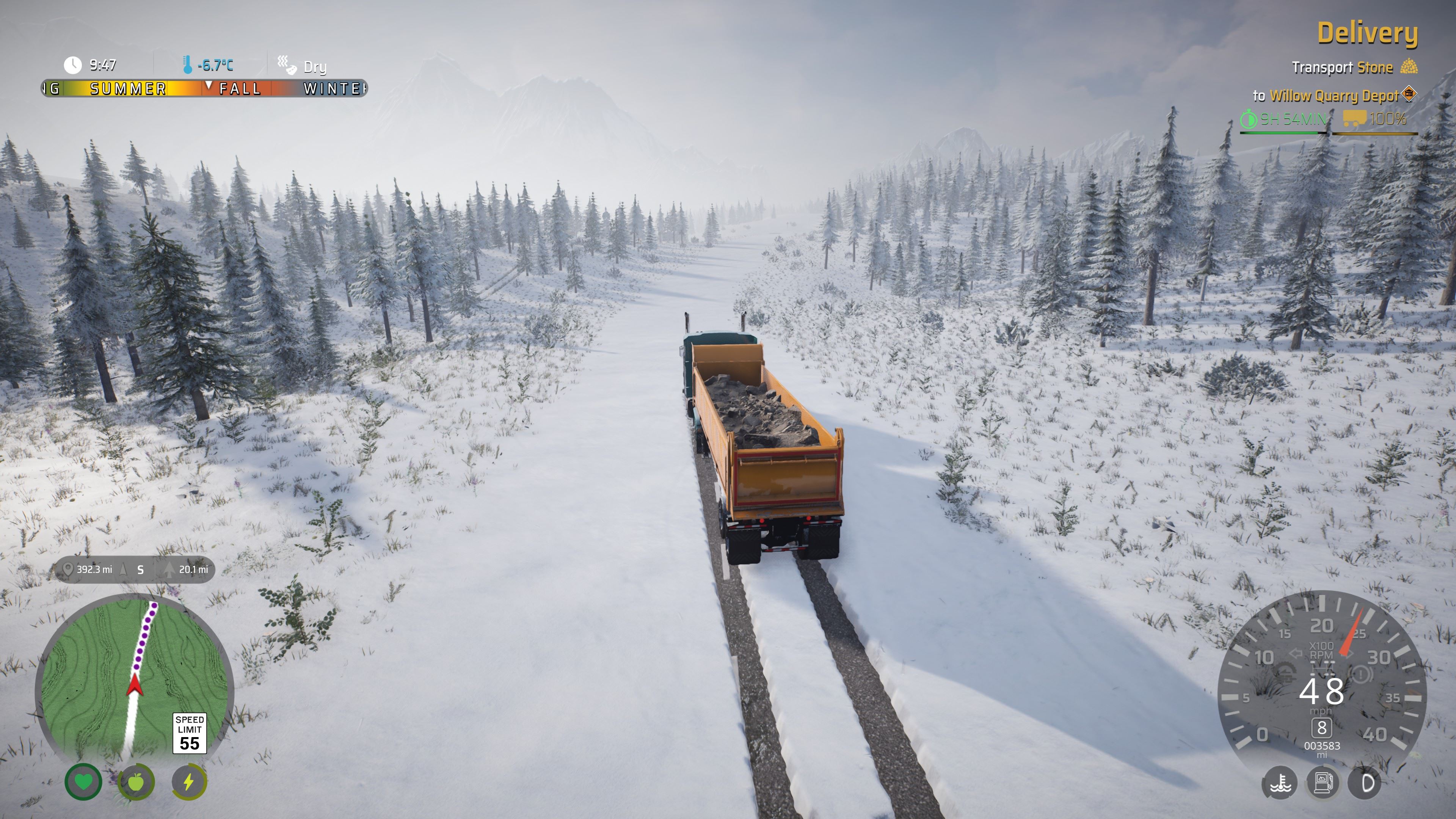Select the engine coolant temperature icon
1456x819 pixels.
coord(1280,783)
